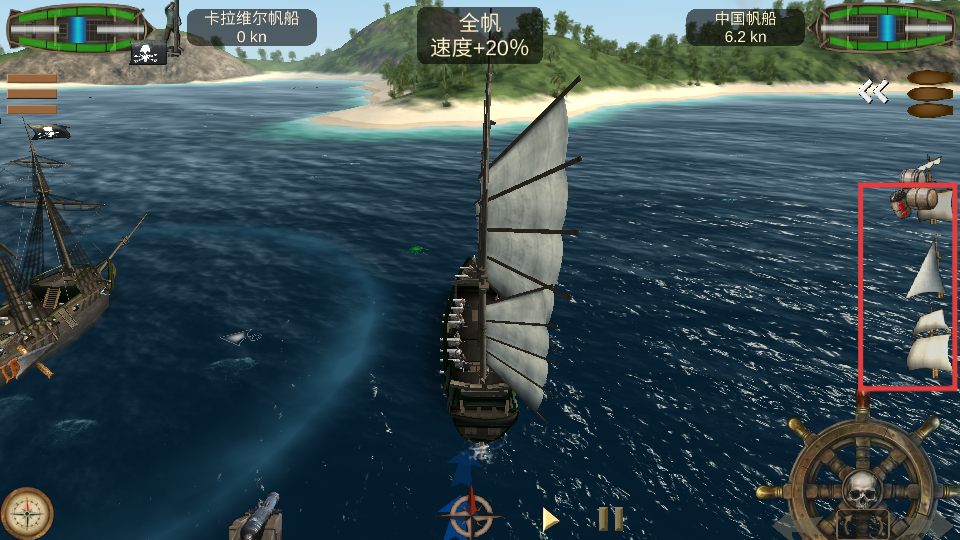
Task: Collapse the panel with the double-arrow button
Action: [x=872, y=92]
